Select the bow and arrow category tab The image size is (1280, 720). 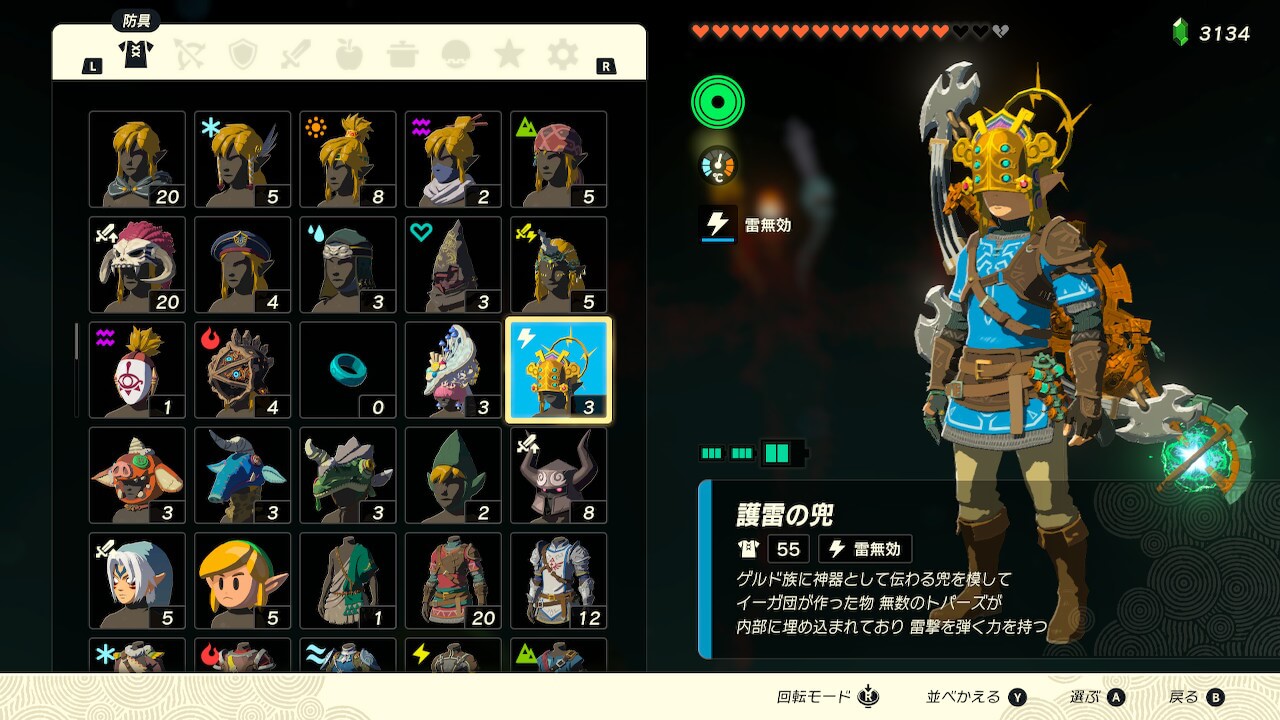coord(189,54)
